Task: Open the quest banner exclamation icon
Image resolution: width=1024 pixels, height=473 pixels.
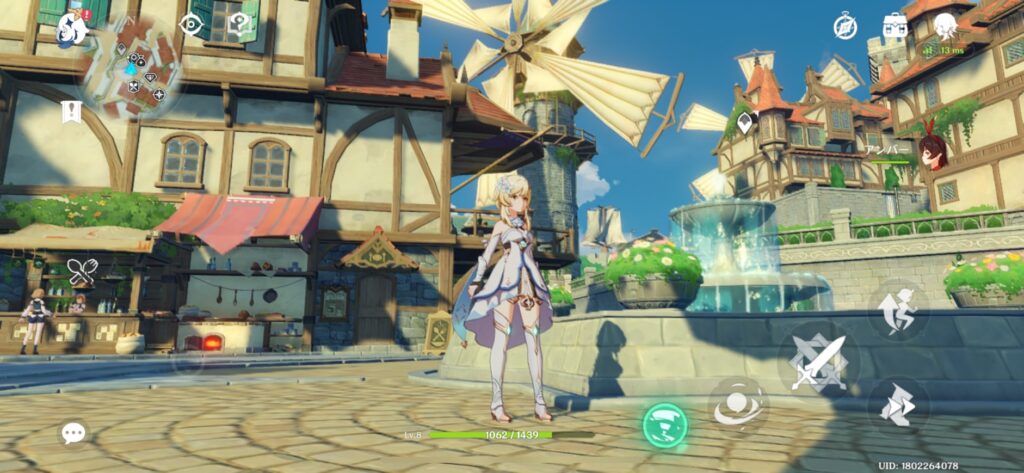Action: coord(70,111)
